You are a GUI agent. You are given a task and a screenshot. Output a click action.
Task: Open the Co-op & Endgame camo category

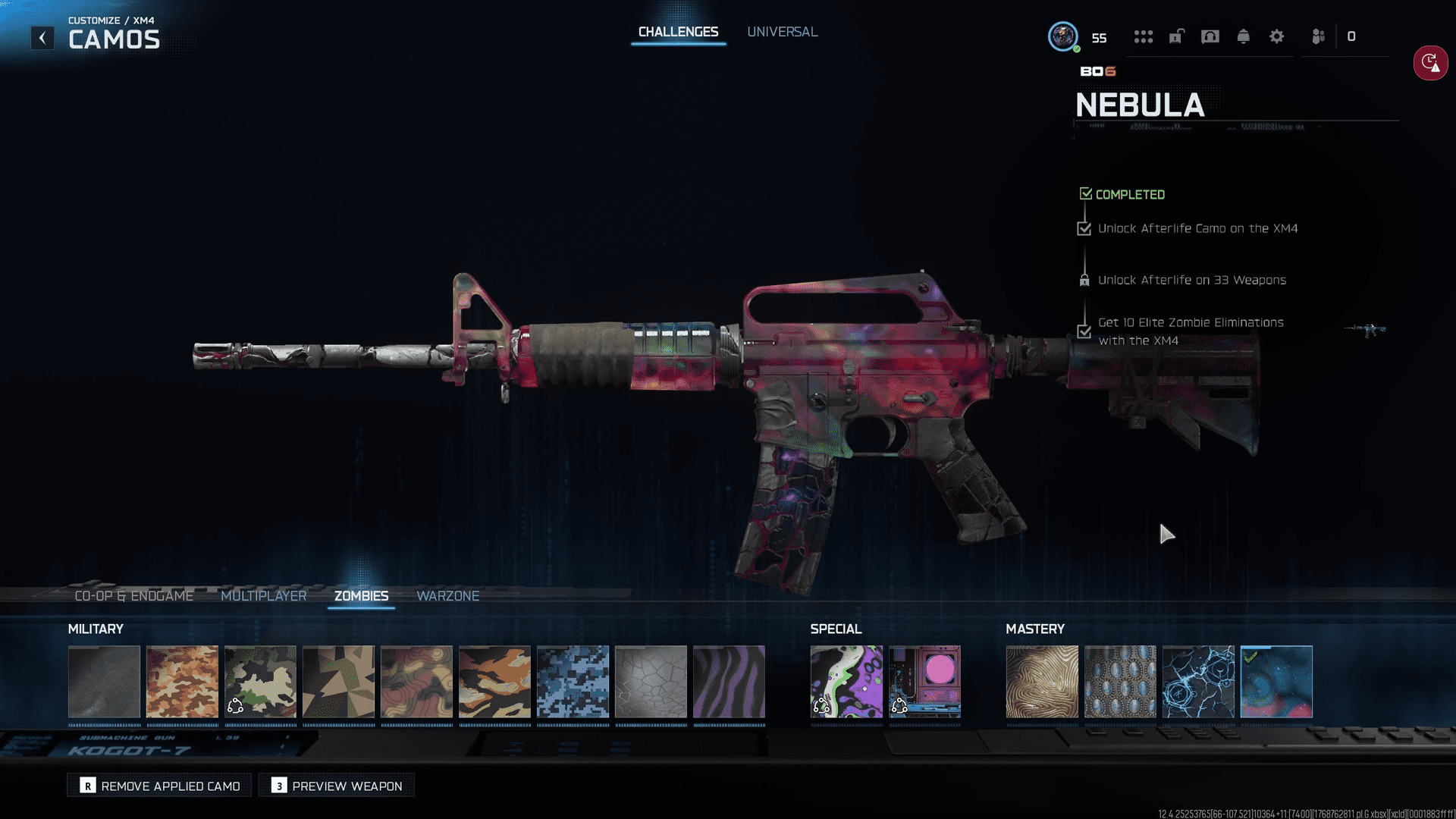click(133, 596)
